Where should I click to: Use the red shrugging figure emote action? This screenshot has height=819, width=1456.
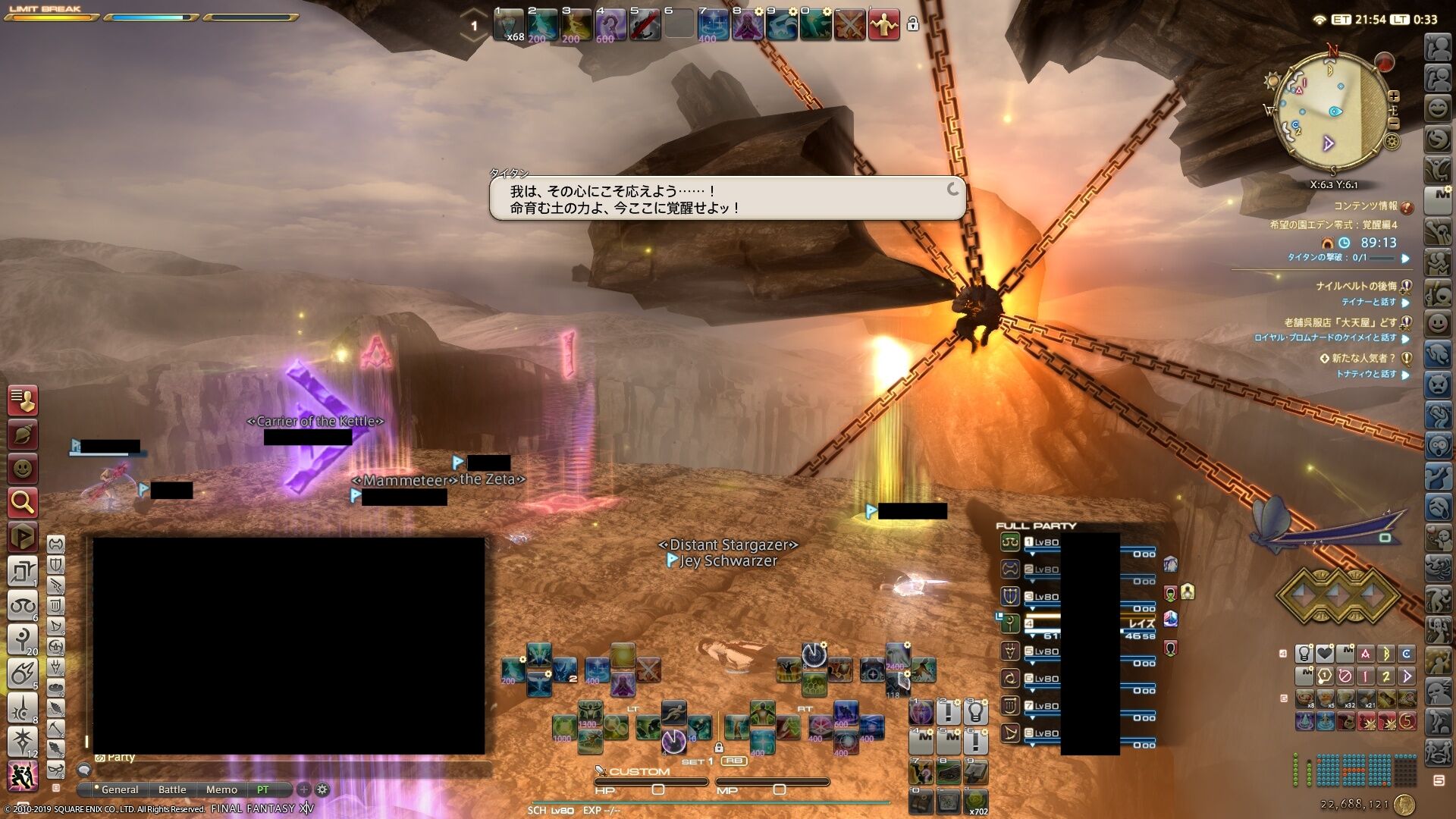[883, 25]
